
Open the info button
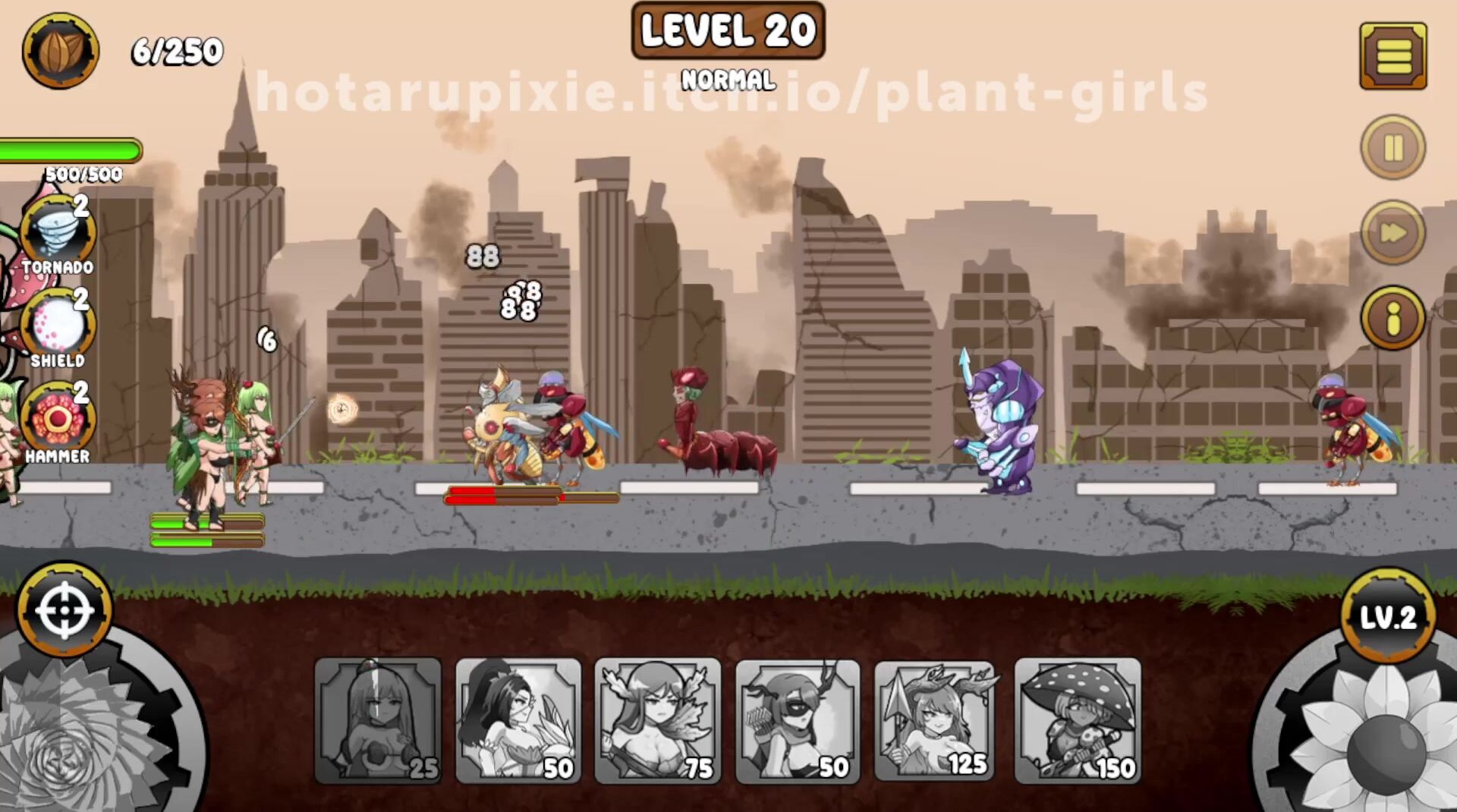click(x=1393, y=318)
